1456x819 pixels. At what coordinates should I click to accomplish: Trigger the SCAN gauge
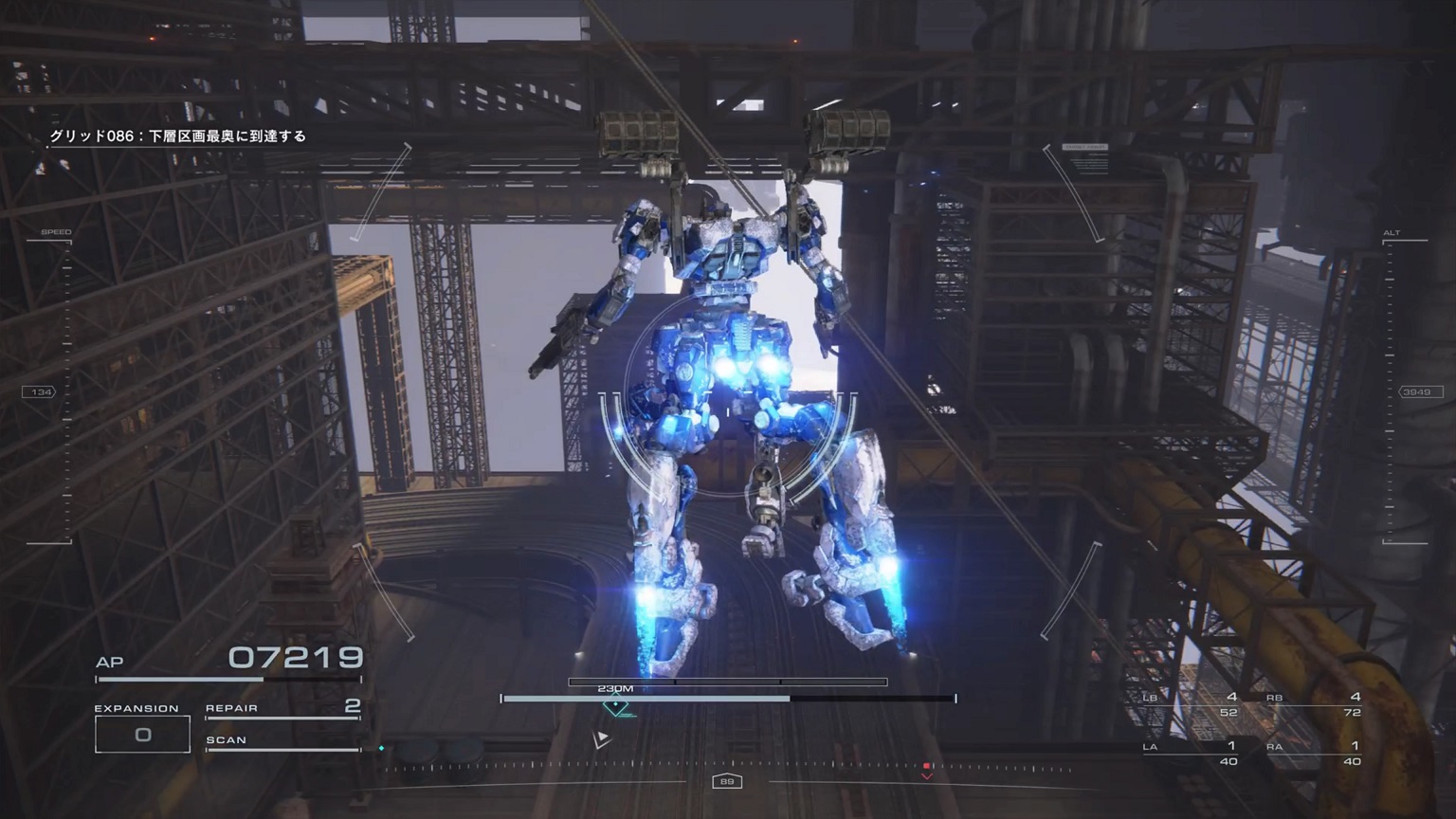[282, 742]
